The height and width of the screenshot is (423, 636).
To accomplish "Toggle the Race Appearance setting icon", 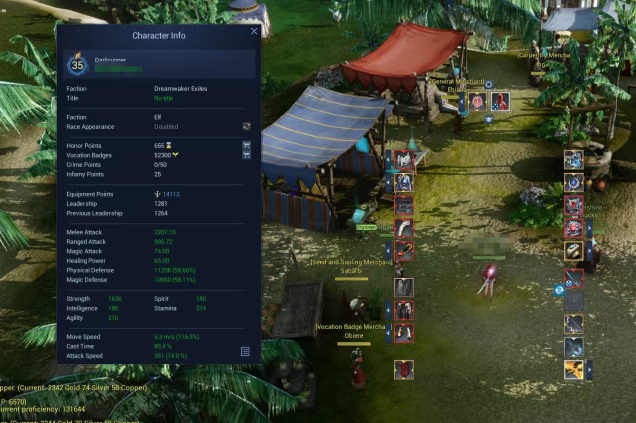I will [x=246, y=127].
